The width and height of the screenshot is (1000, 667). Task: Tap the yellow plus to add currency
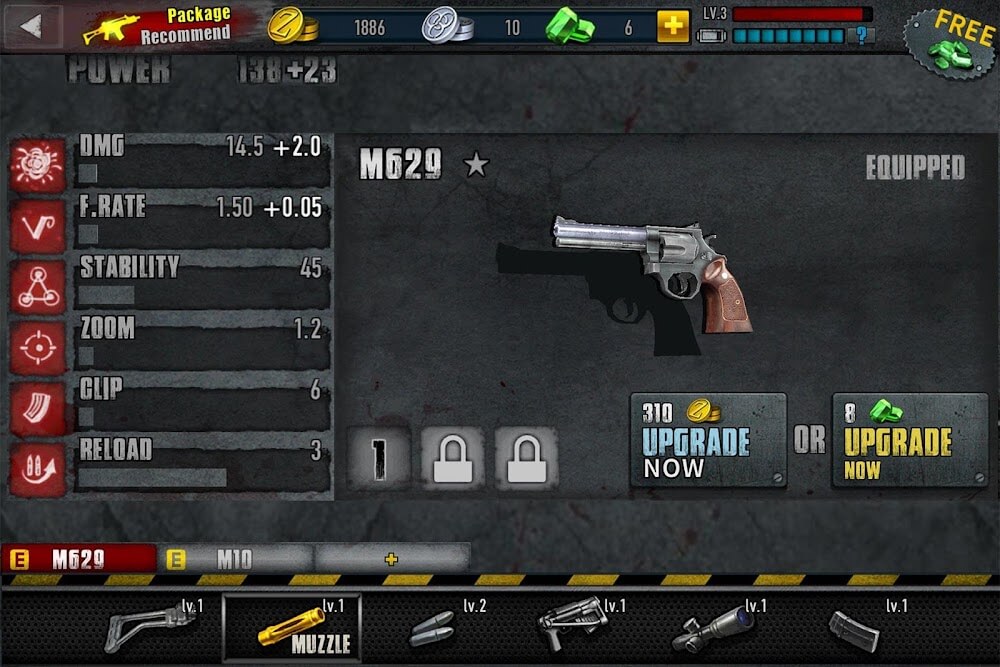pyautogui.click(x=673, y=26)
